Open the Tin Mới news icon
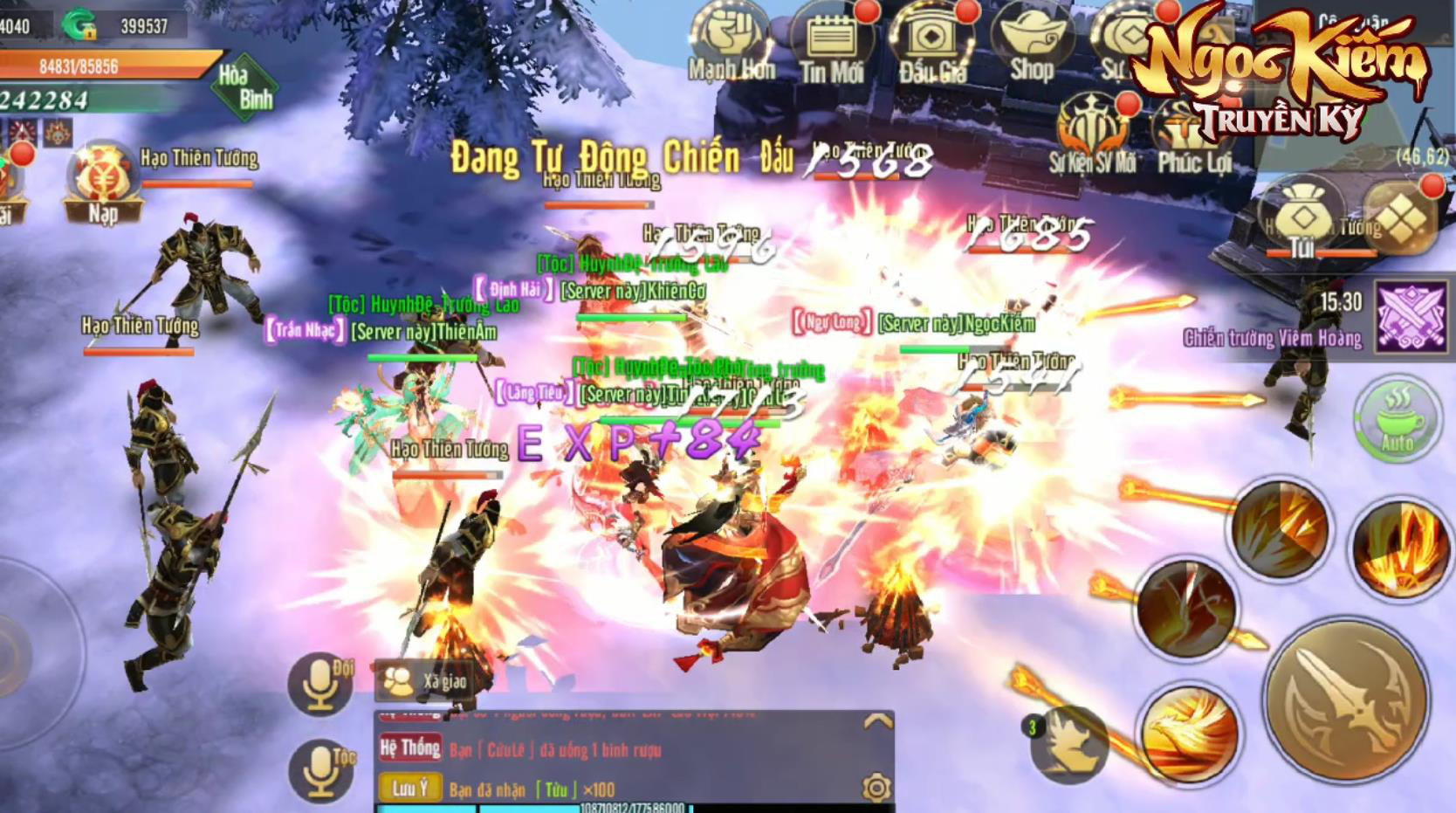The height and width of the screenshot is (813, 1456). tap(831, 44)
